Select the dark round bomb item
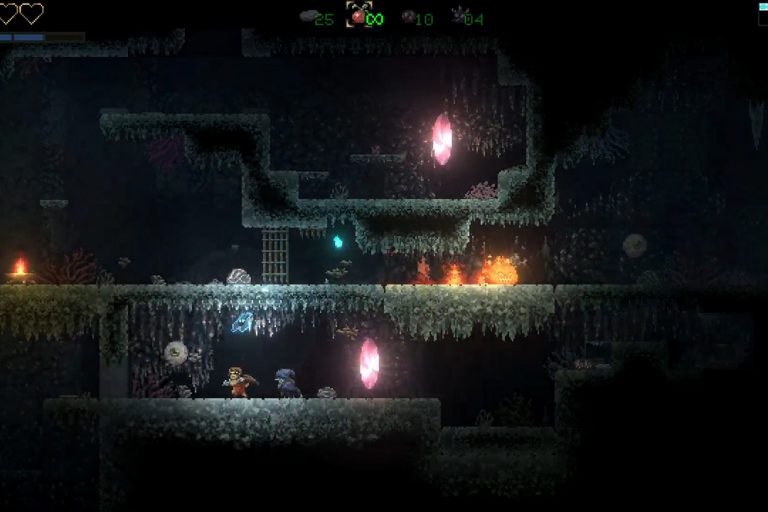768x512 pixels. 407,17
